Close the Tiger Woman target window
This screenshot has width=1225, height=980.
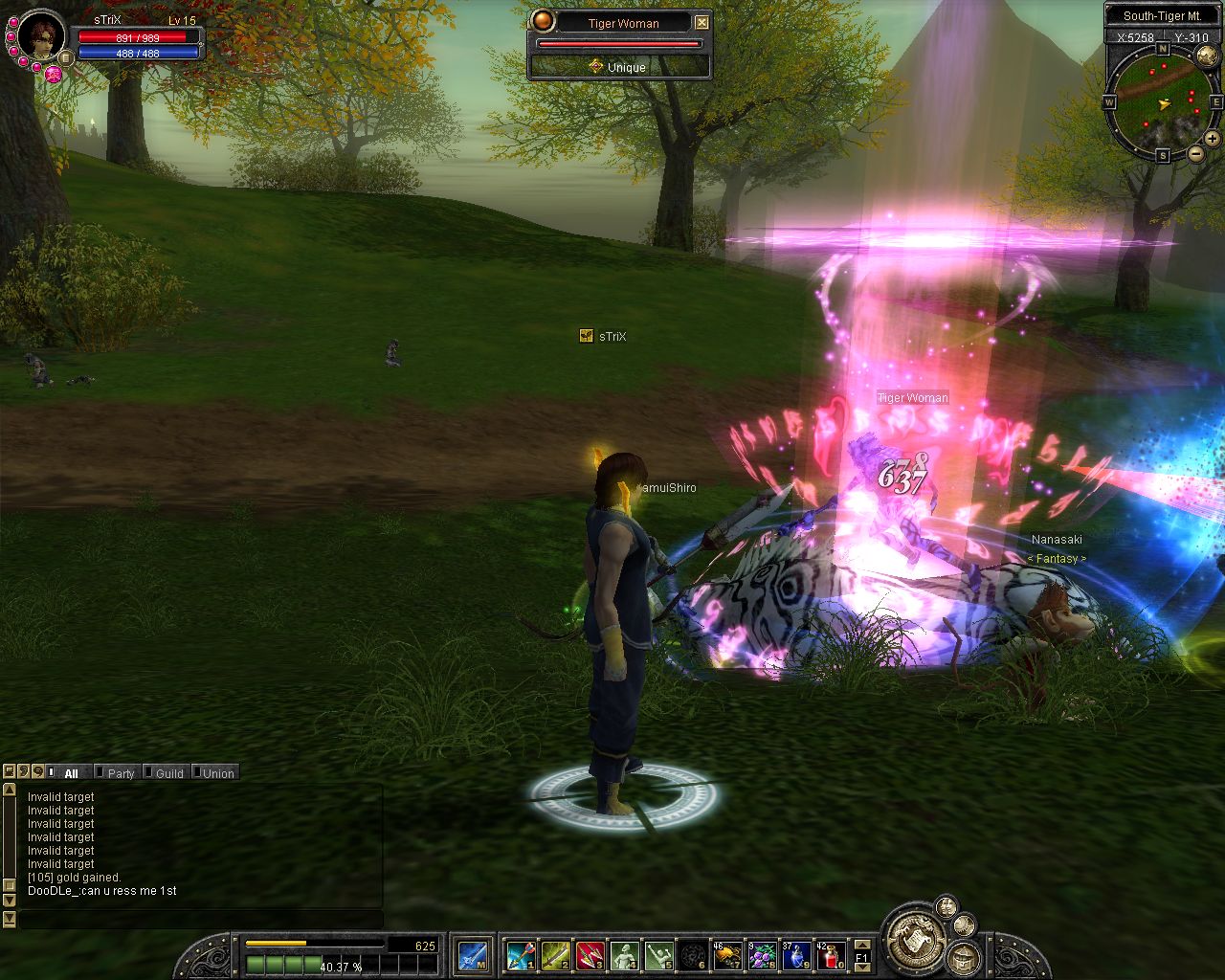click(702, 22)
